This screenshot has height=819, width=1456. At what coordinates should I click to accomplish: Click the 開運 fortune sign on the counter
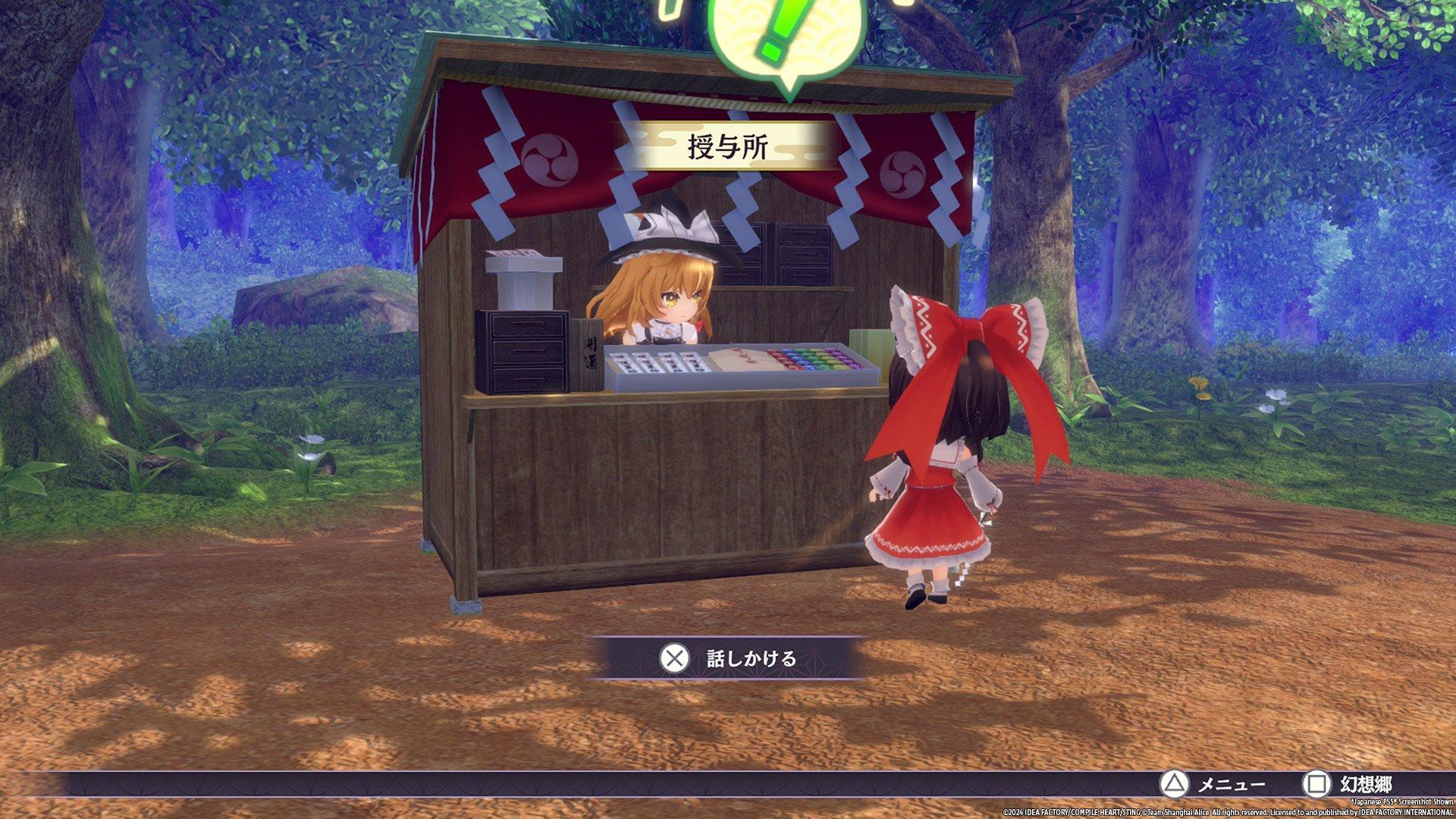point(591,353)
